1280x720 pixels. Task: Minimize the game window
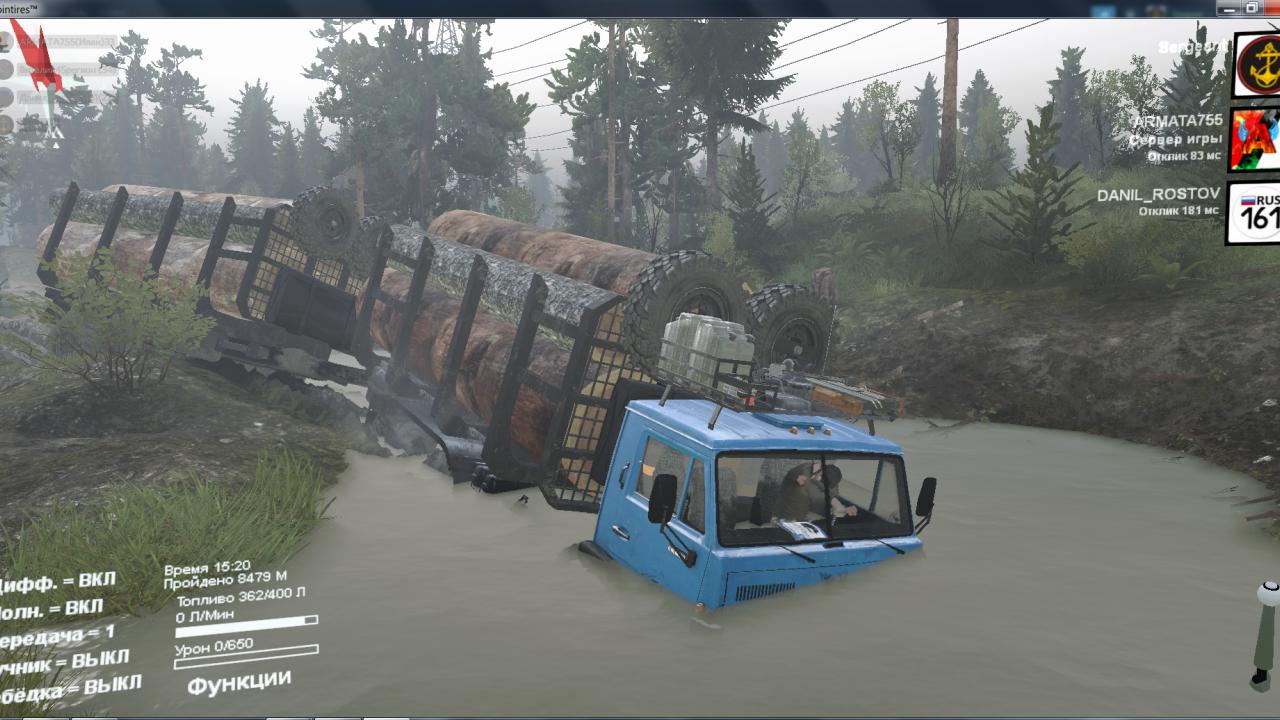pos(1228,7)
